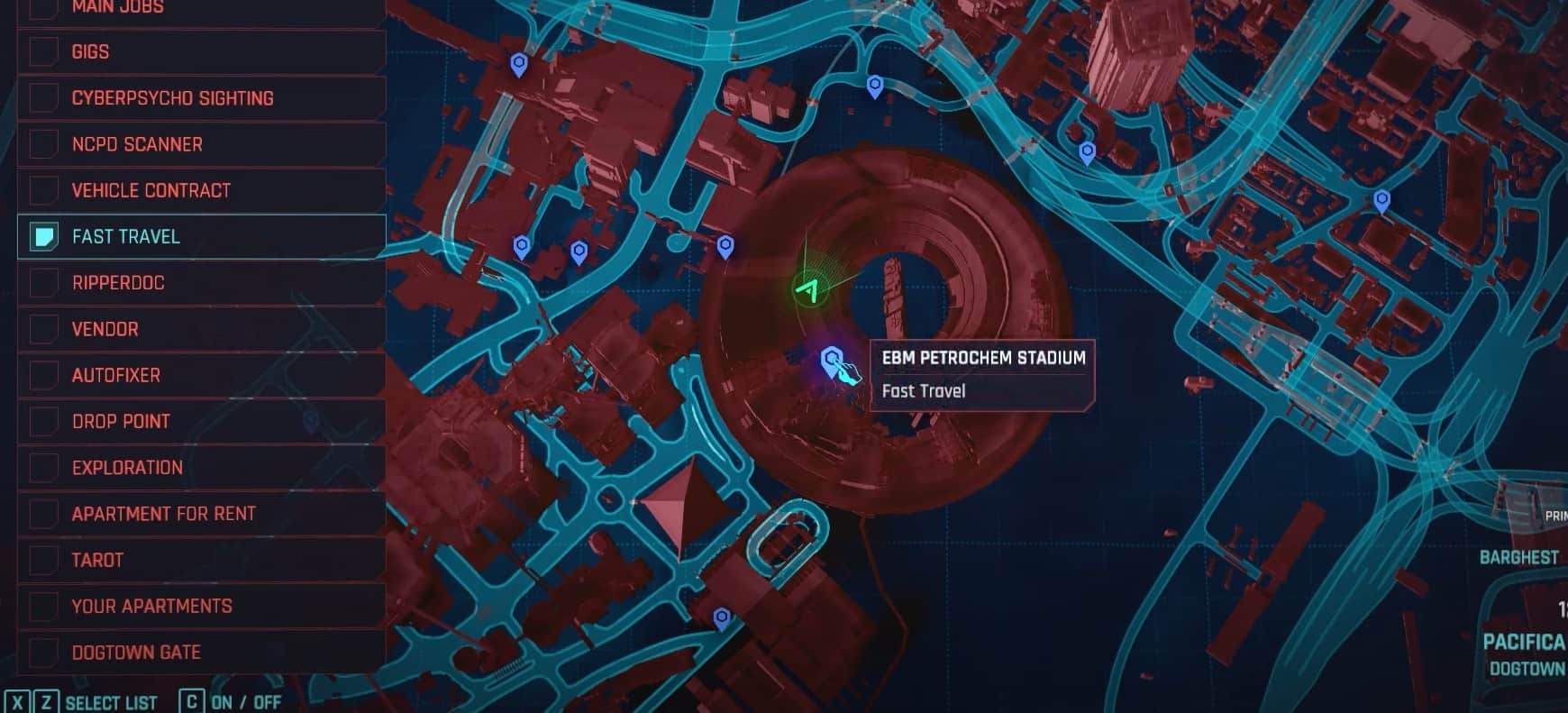Viewport: 1568px width, 713px height.
Task: Enable the Dogtown Gate filter
Action: pyautogui.click(x=43, y=652)
